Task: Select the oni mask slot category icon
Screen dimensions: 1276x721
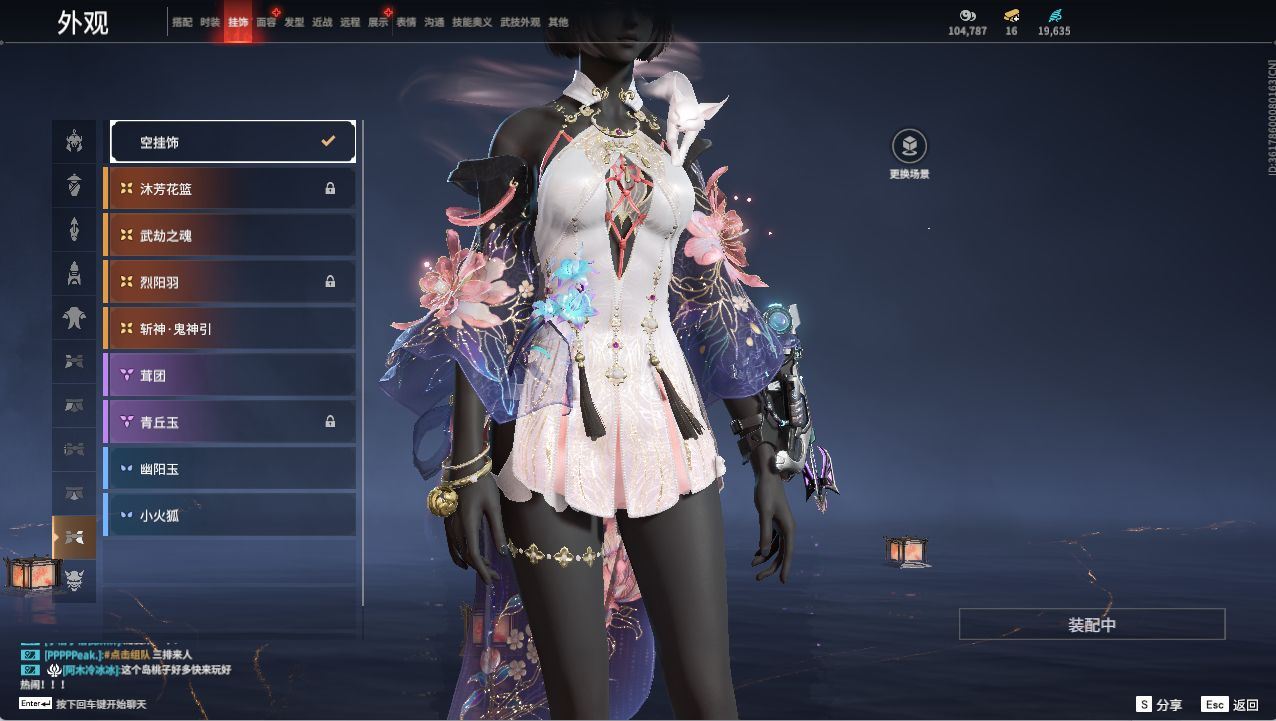Action: (74, 580)
